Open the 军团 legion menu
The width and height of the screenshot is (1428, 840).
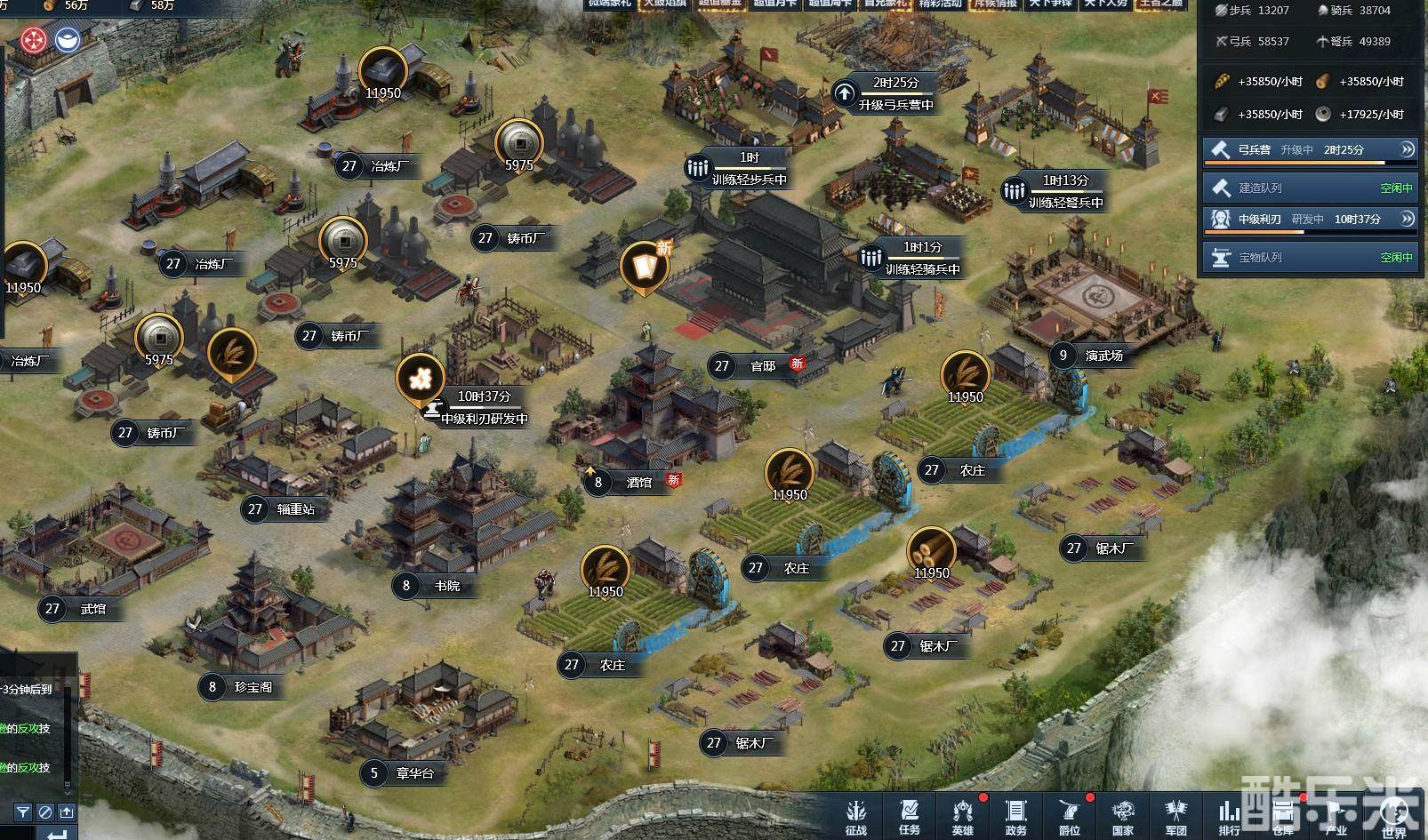pos(1175,816)
